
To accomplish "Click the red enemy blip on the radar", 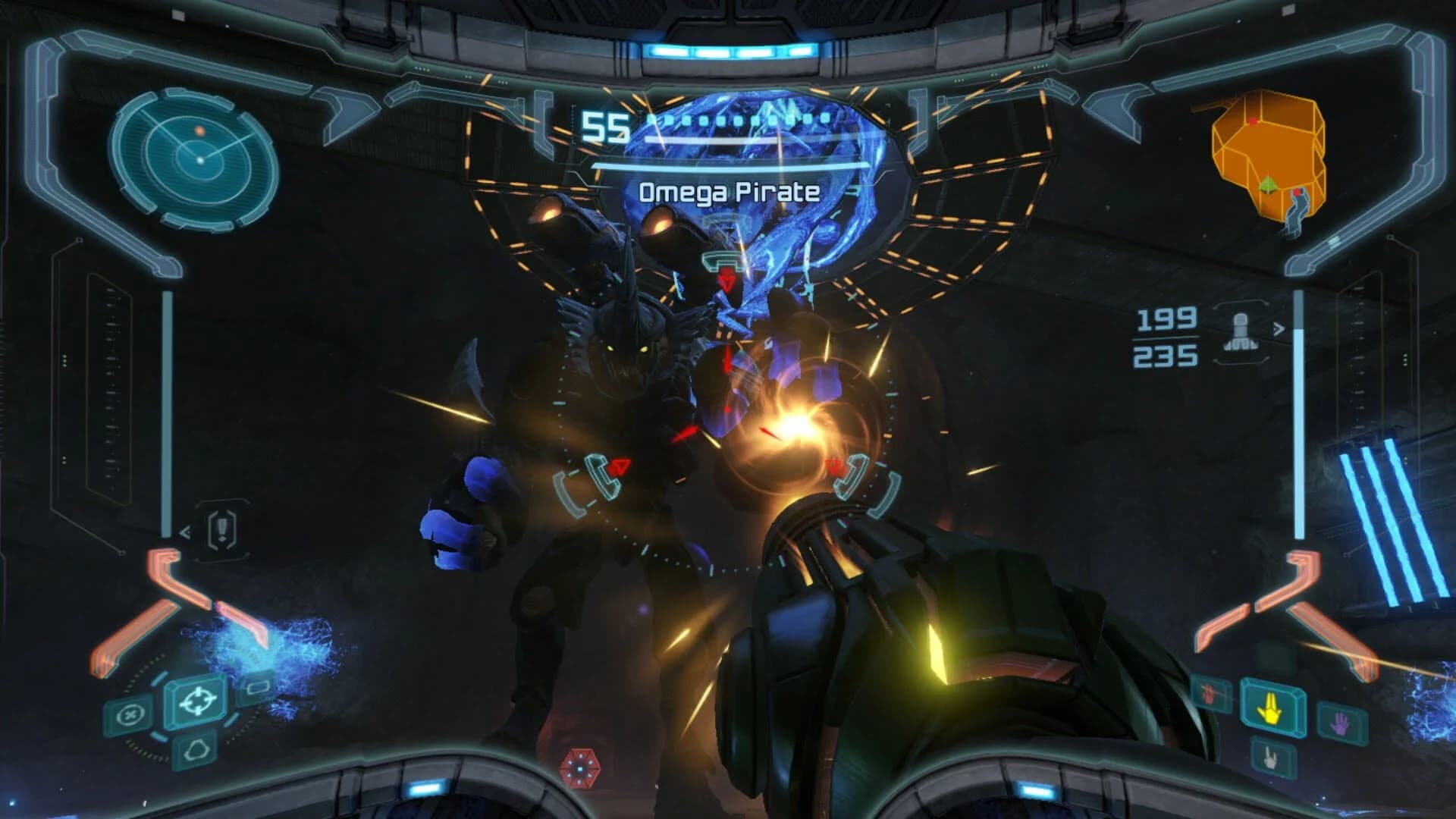I will [201, 129].
